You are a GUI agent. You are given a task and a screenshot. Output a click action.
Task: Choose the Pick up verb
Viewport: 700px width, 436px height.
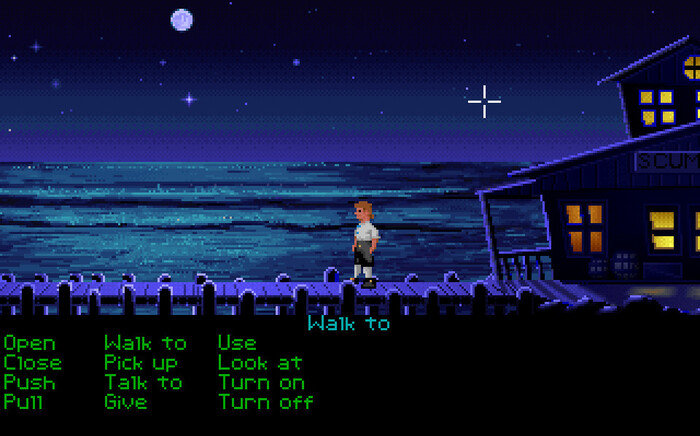(x=140, y=363)
